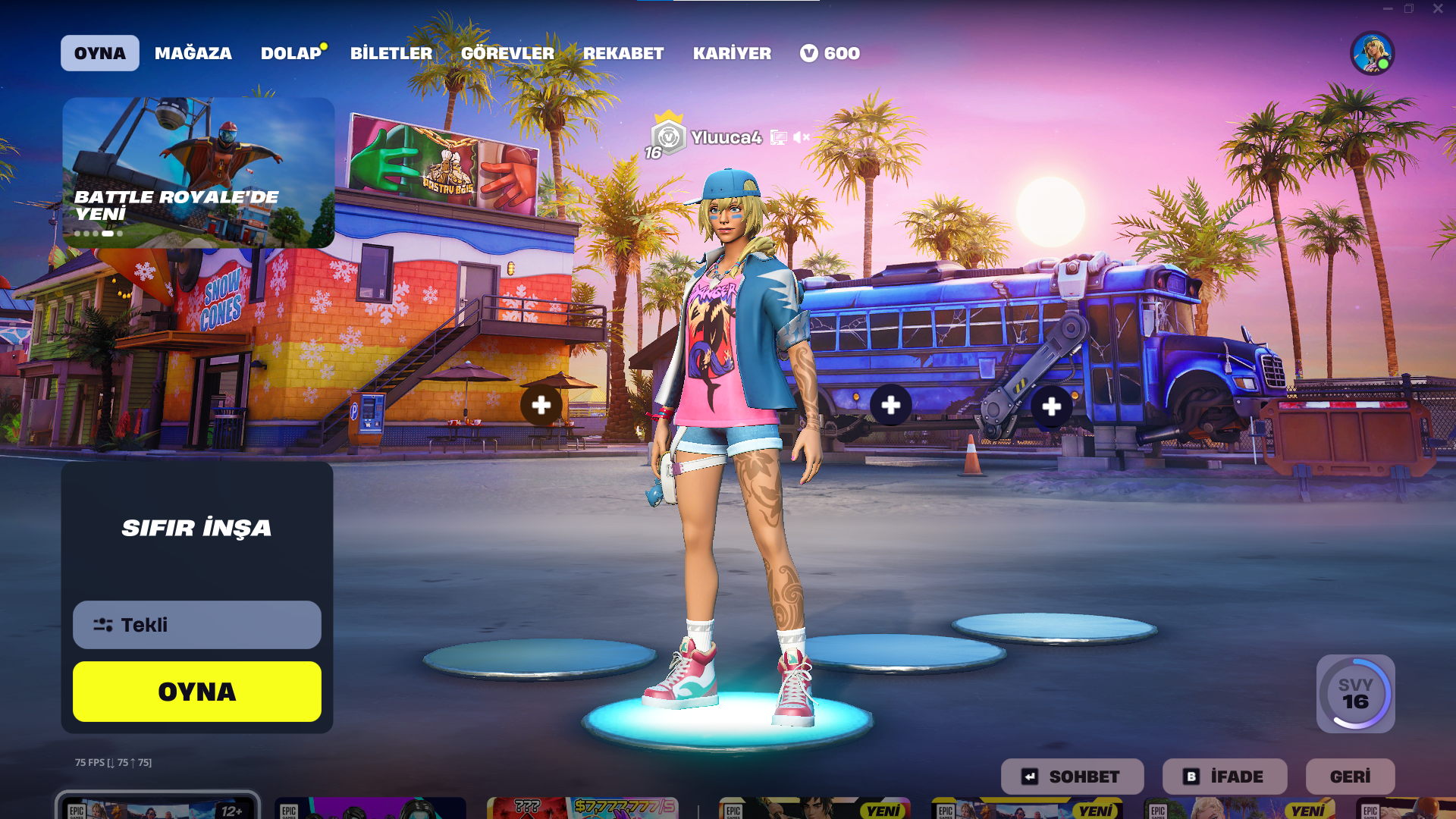Open the Battle Royale'de Yeni news banner
Image resolution: width=1456 pixels, height=819 pixels.
198,172
